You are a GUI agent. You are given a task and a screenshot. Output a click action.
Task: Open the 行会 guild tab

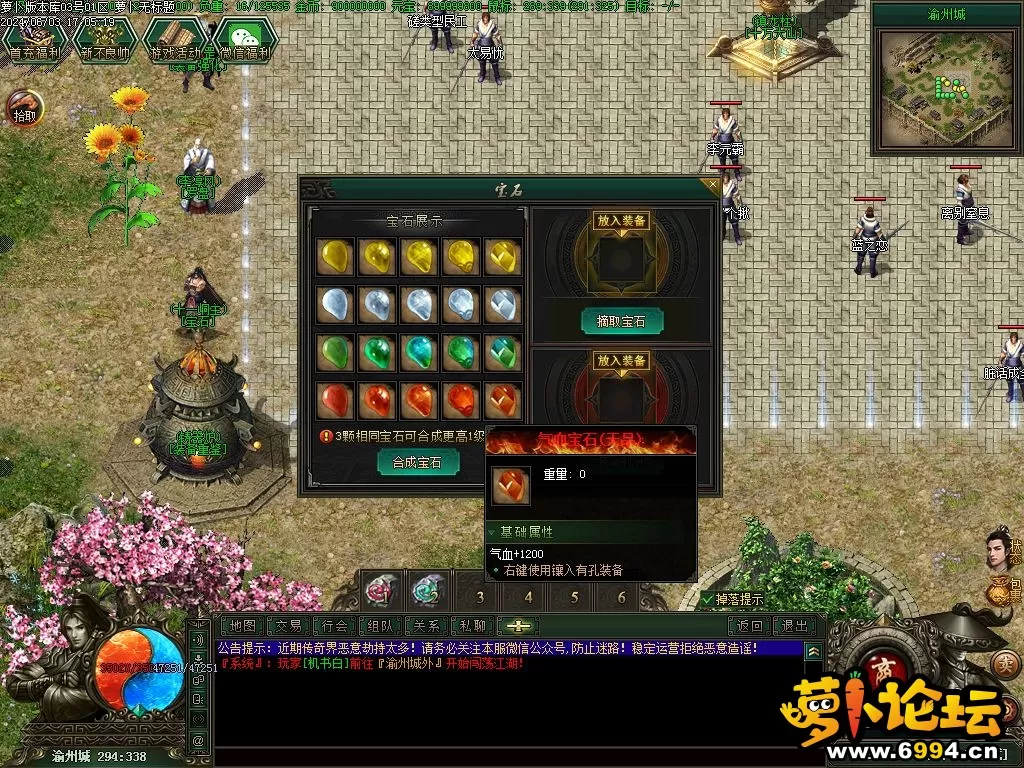click(336, 626)
